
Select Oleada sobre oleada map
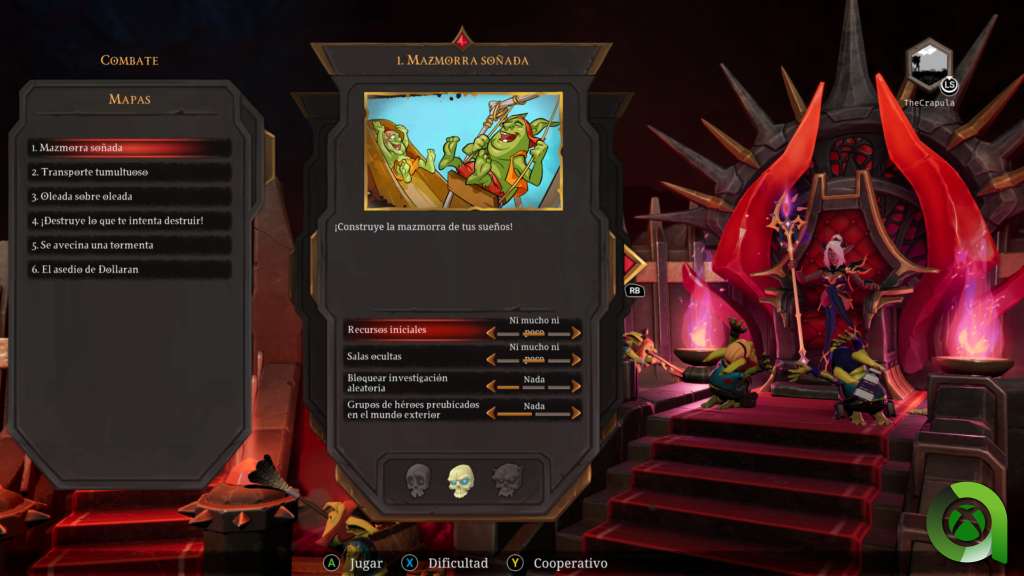coord(130,197)
